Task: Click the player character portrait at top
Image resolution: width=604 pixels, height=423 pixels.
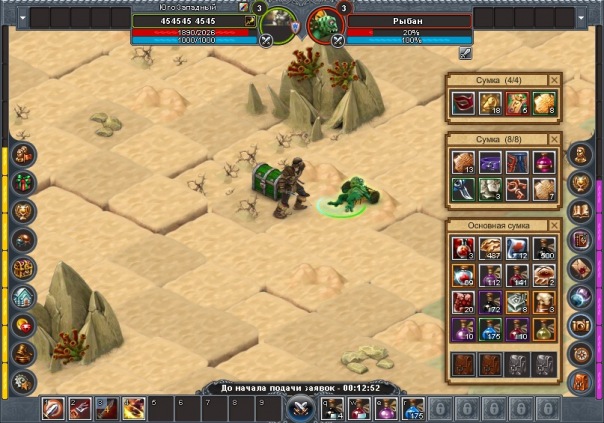Action: 279,26
